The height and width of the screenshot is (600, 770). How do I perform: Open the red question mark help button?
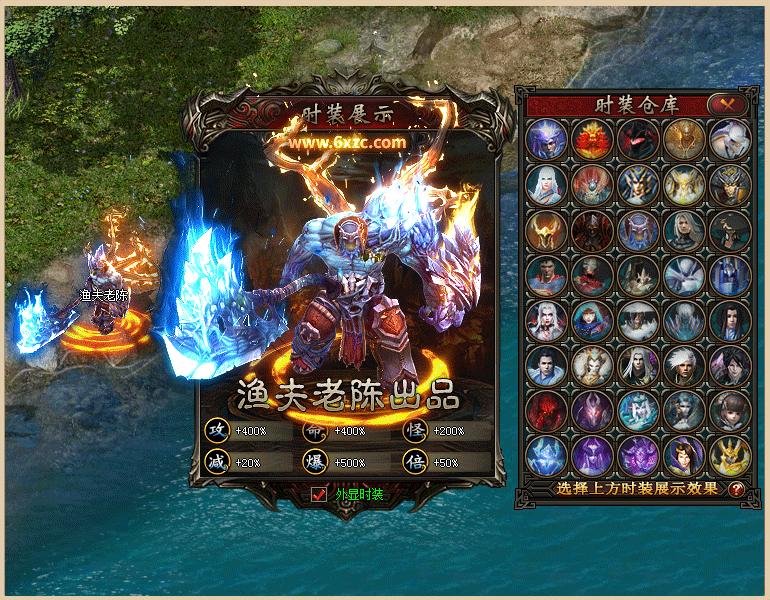click(737, 489)
